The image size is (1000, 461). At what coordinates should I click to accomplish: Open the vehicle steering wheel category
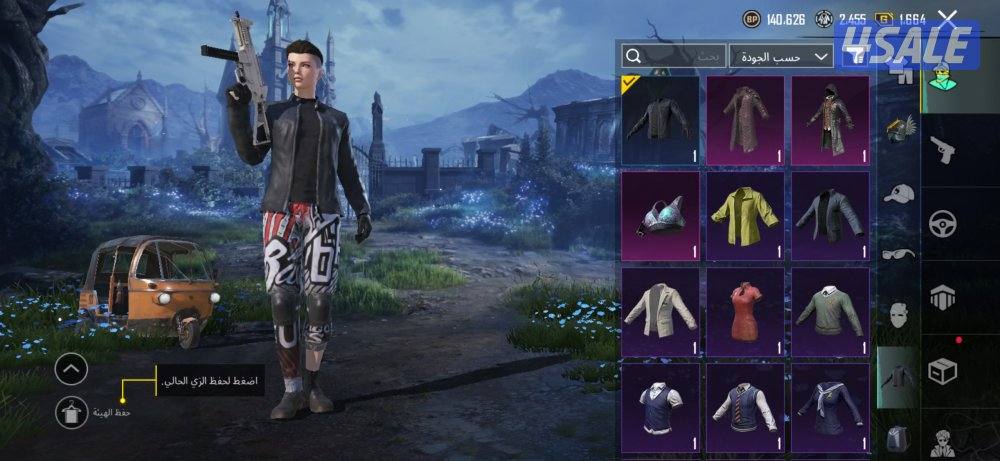click(x=941, y=222)
